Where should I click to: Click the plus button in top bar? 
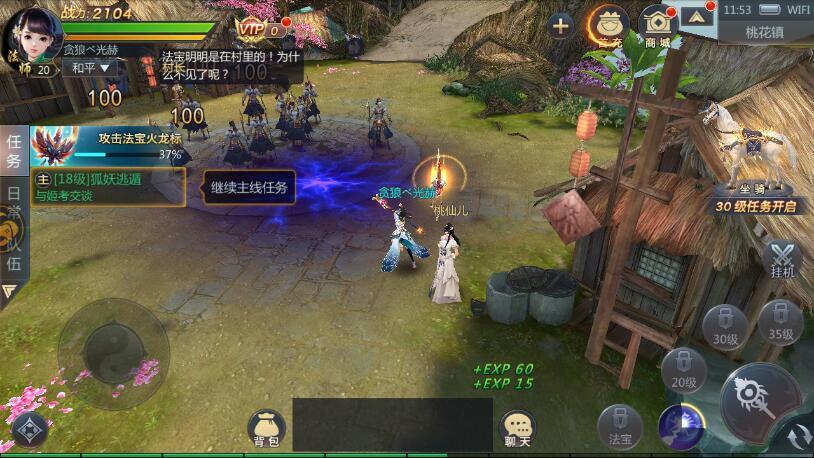(561, 25)
